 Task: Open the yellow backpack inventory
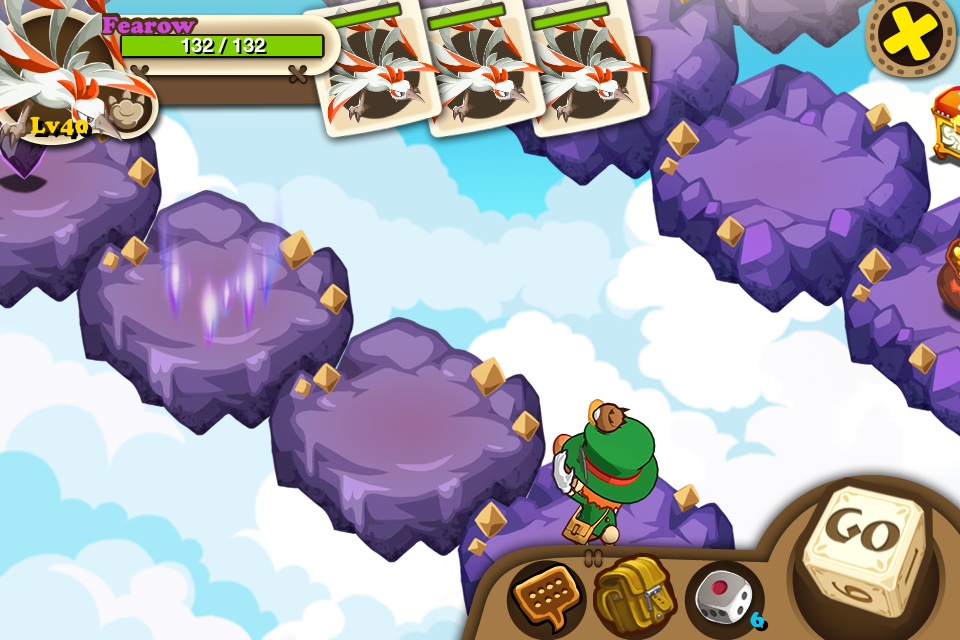click(x=633, y=597)
